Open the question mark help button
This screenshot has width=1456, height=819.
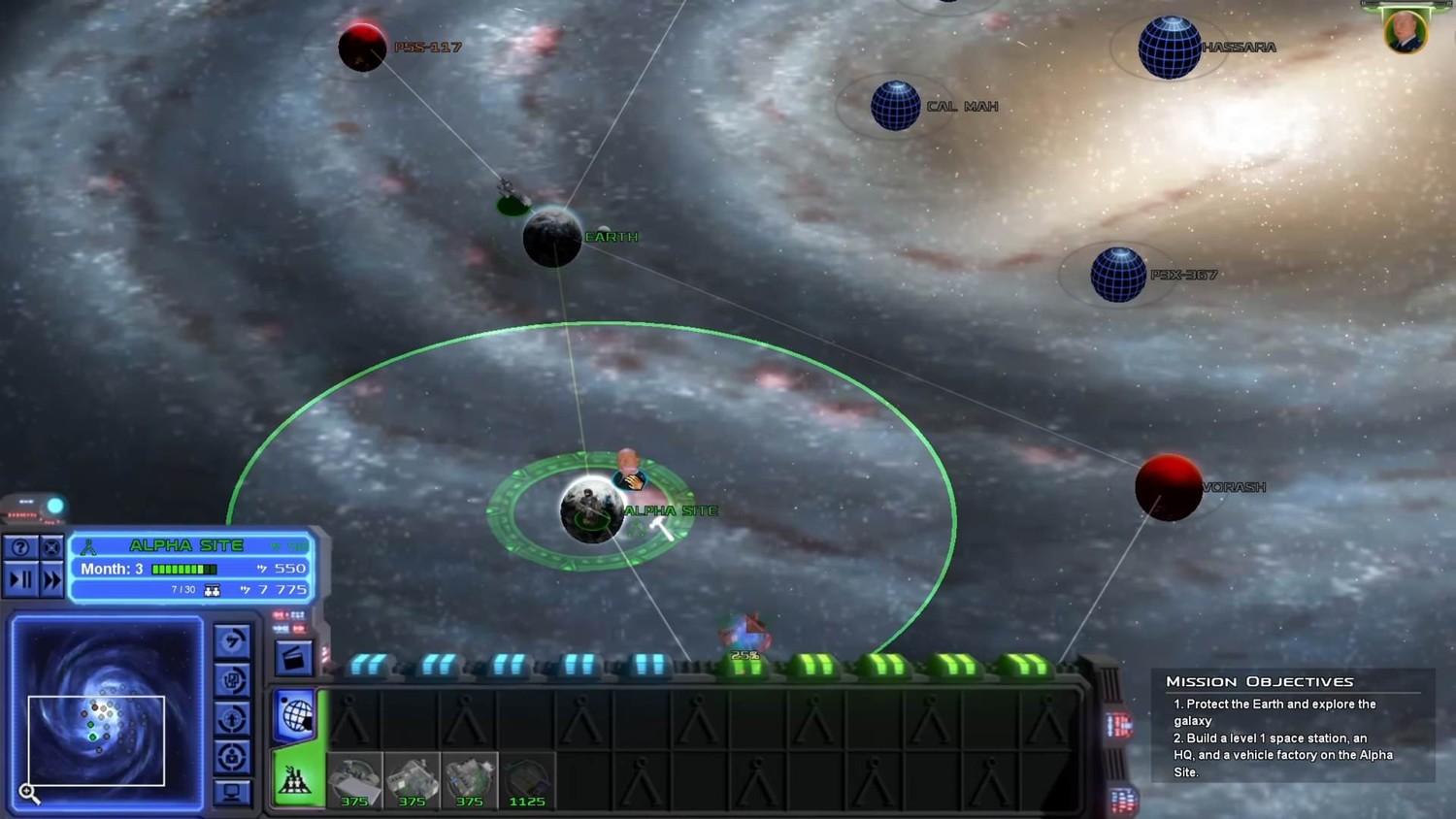[x=19, y=548]
